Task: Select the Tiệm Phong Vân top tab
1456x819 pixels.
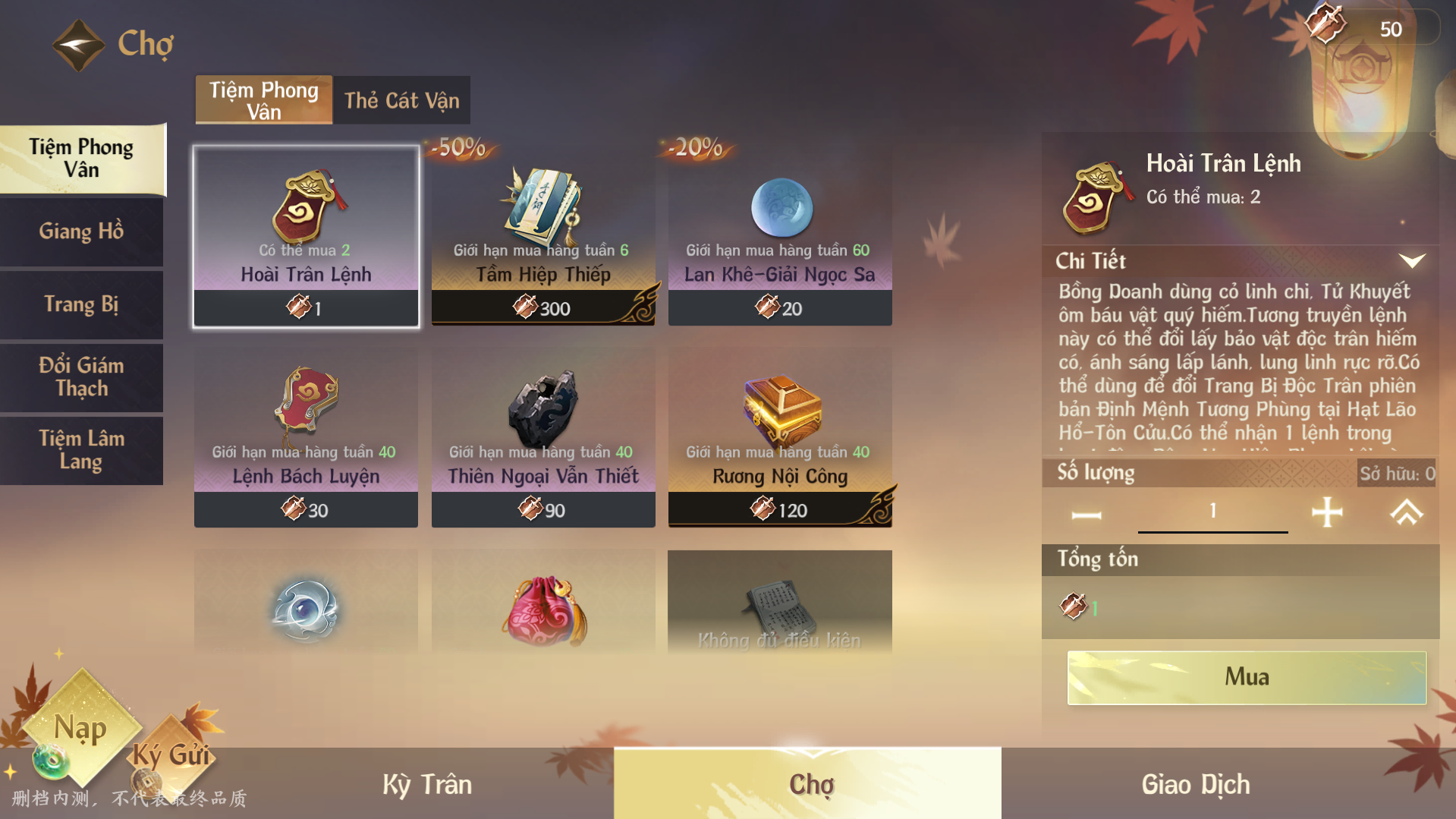Action: coord(264,100)
